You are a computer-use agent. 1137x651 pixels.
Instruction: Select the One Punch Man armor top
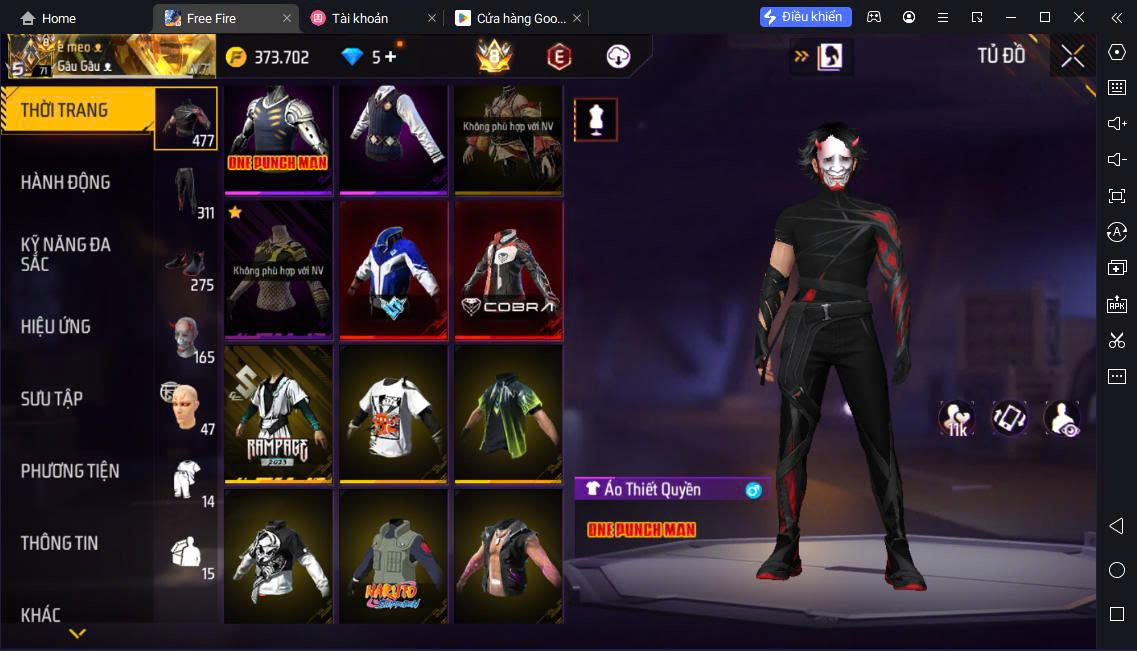click(x=278, y=138)
